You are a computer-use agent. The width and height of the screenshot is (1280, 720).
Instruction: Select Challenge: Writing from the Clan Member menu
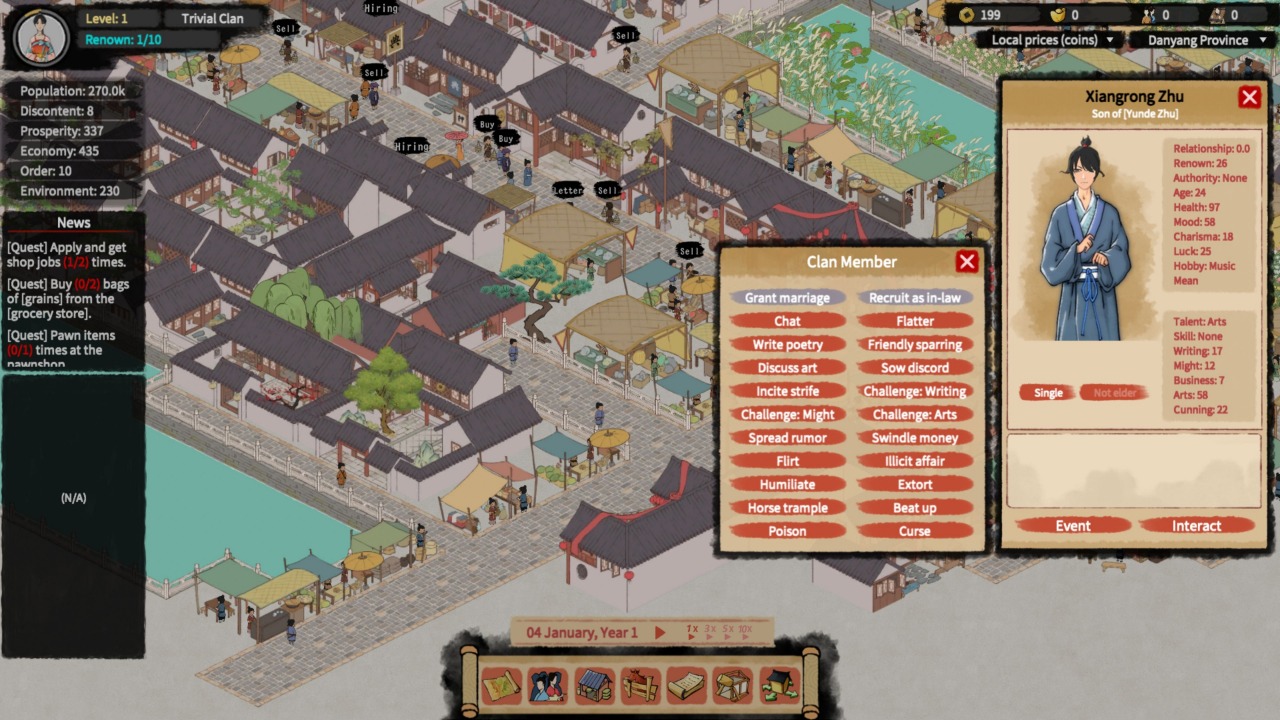pyautogui.click(x=914, y=391)
